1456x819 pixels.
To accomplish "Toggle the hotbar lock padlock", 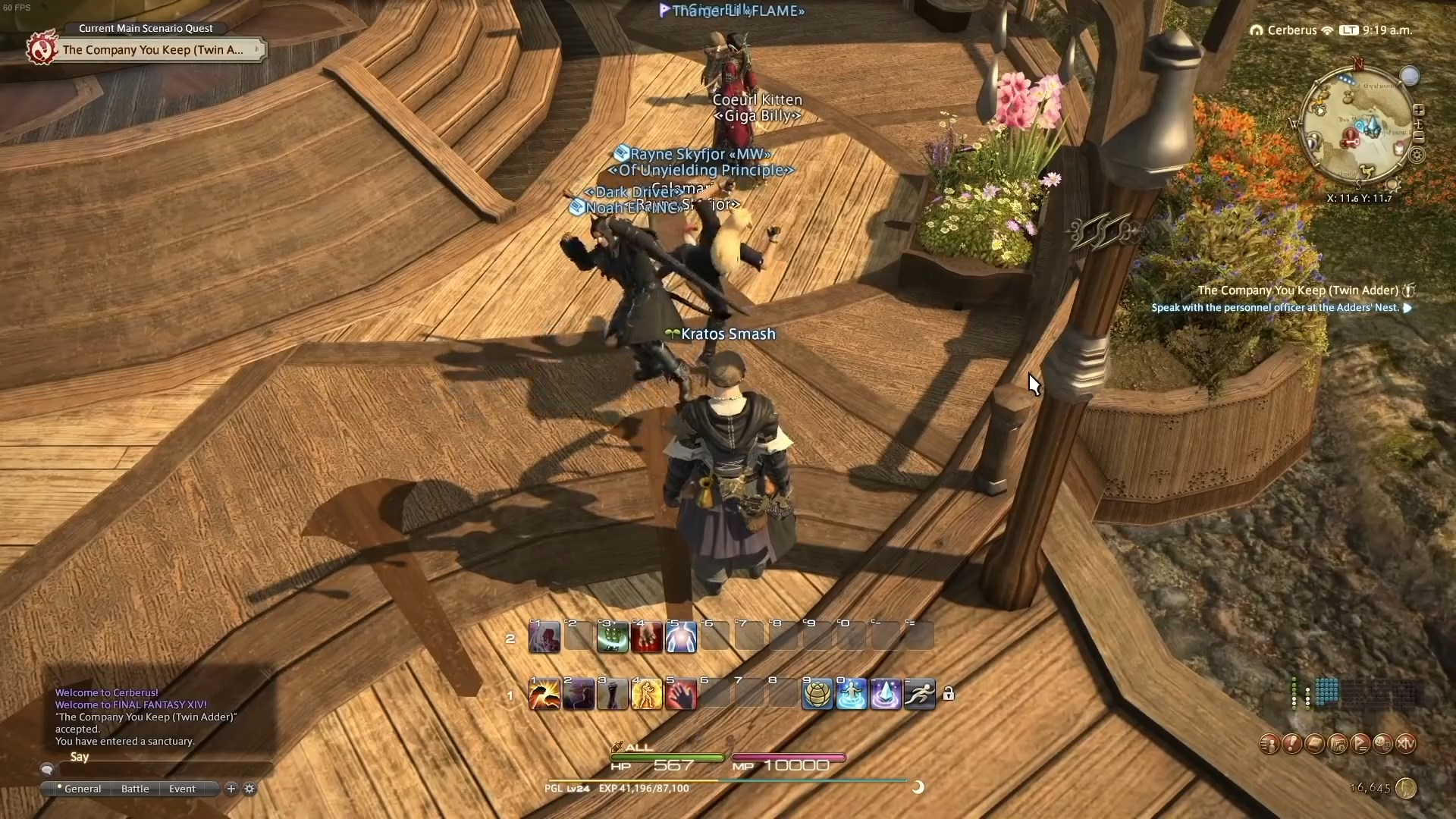I will click(x=950, y=694).
